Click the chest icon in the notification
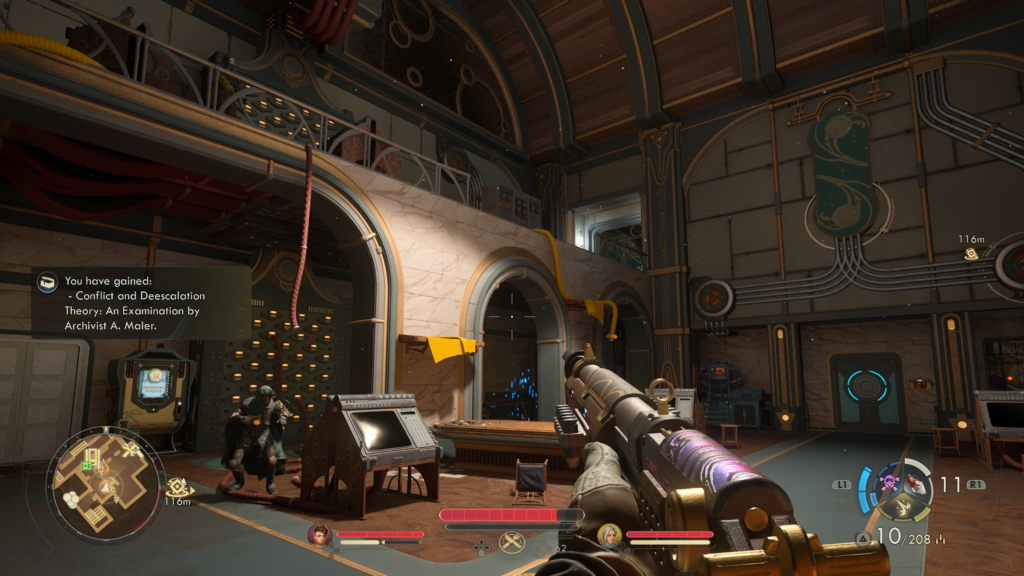 tap(47, 283)
